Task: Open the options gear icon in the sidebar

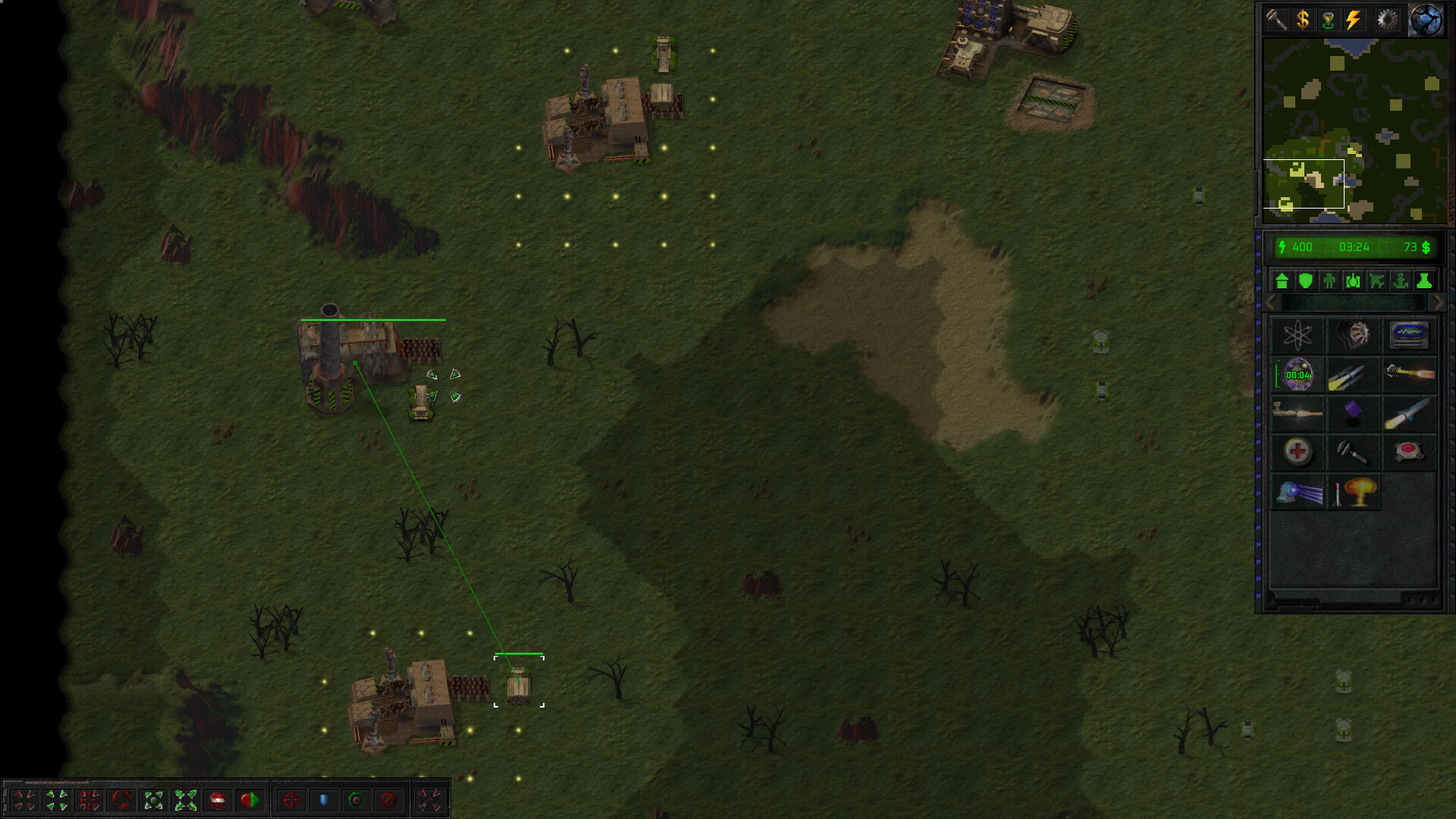Action: pos(1386,19)
